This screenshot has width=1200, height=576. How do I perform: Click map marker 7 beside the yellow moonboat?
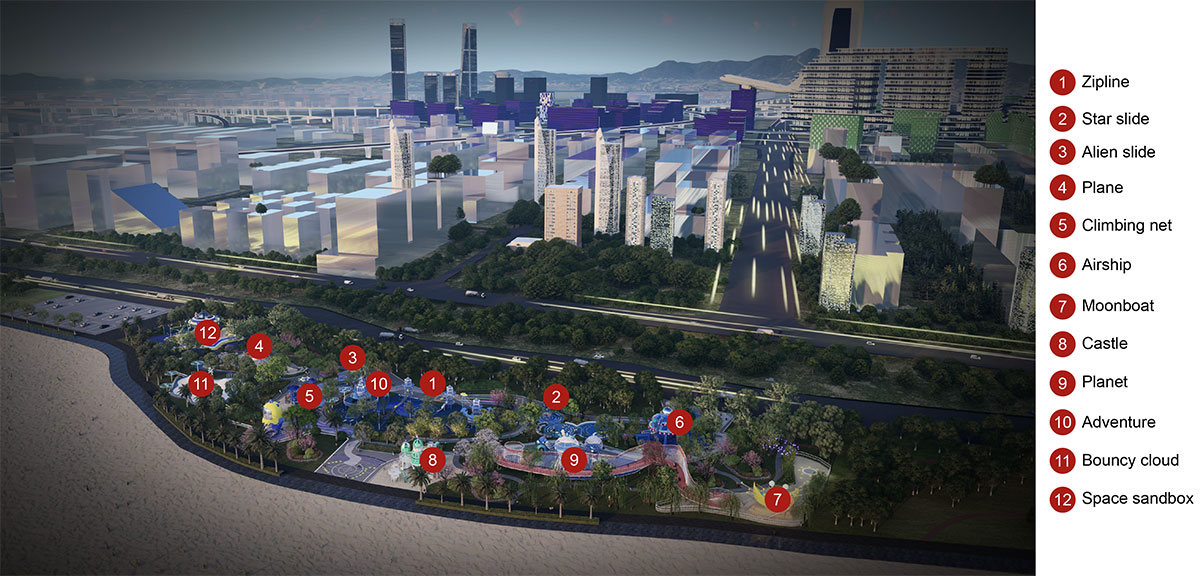pos(780,497)
